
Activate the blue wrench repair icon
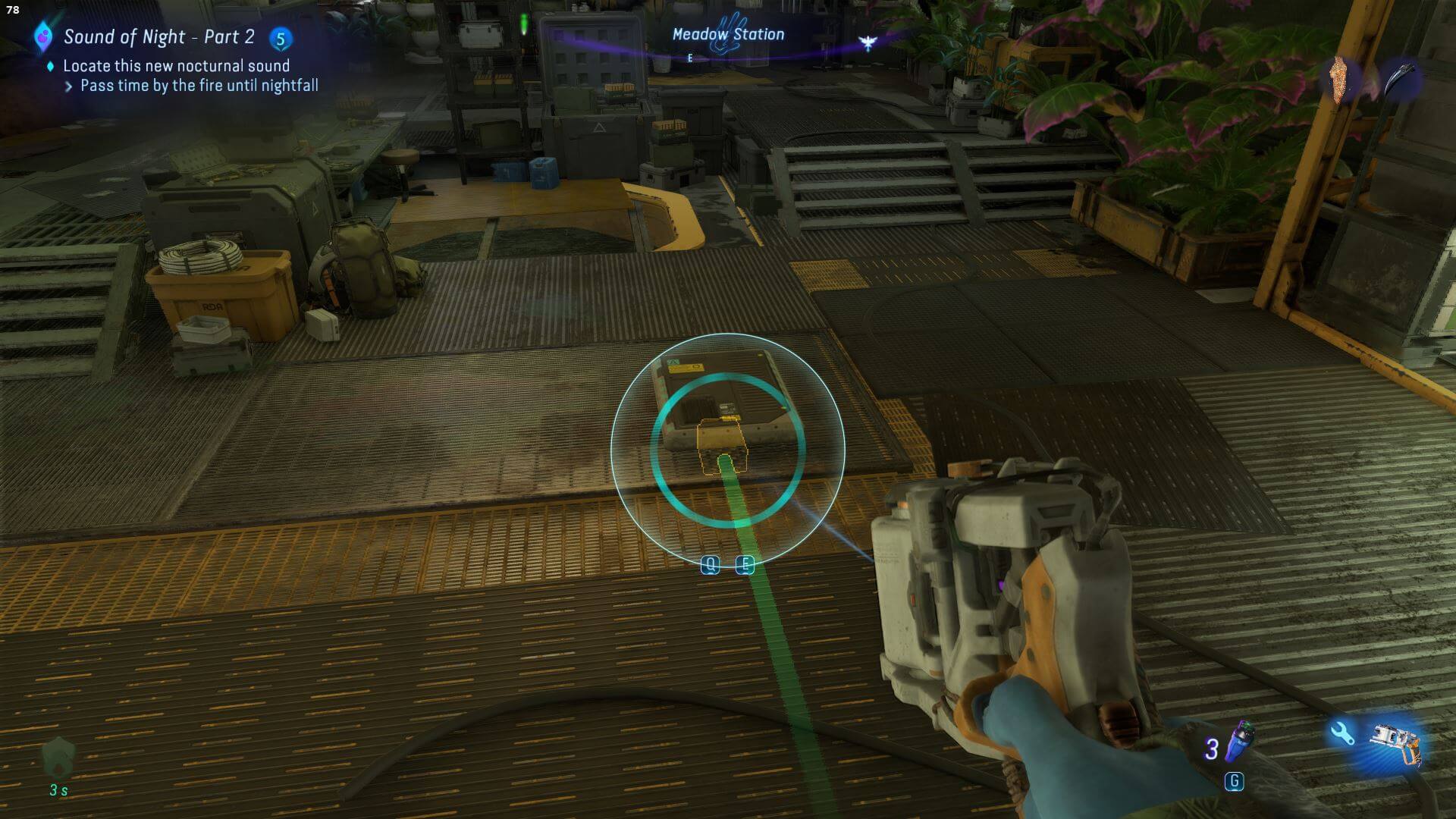1342,733
